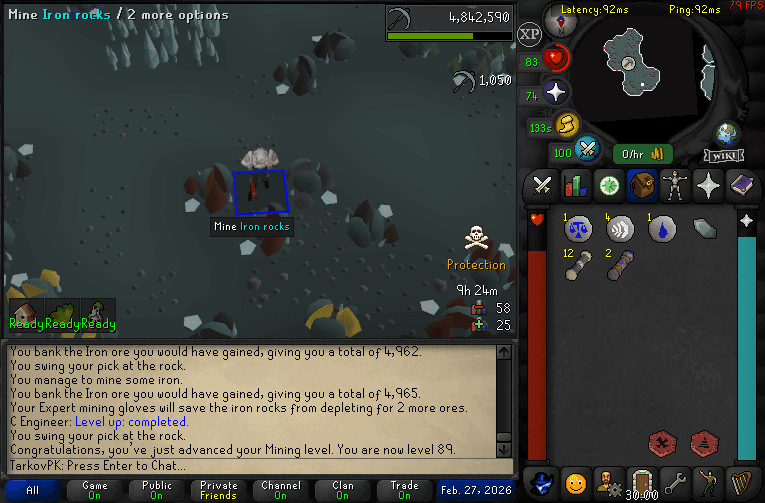Select the Trade chat filter
Image resolution: width=765 pixels, height=503 pixels.
tap(404, 491)
